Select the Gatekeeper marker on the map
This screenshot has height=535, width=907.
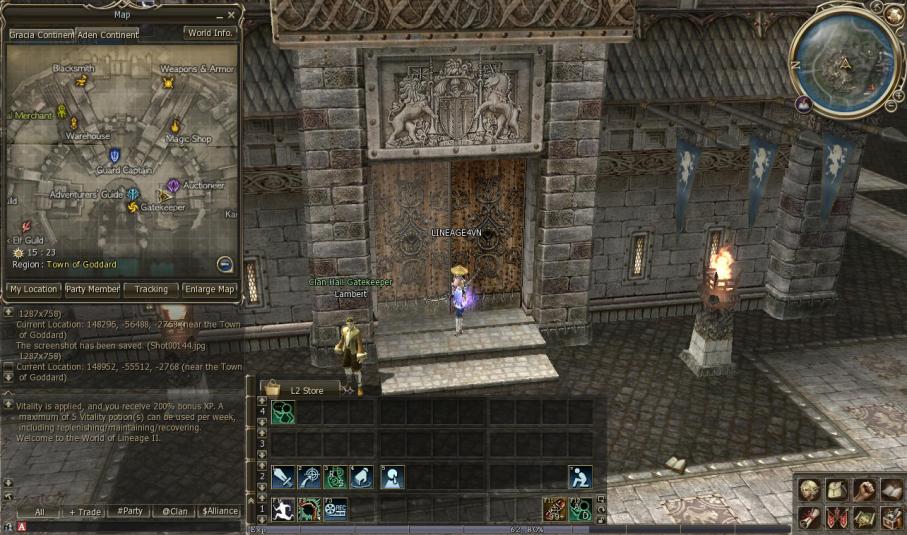(x=133, y=207)
